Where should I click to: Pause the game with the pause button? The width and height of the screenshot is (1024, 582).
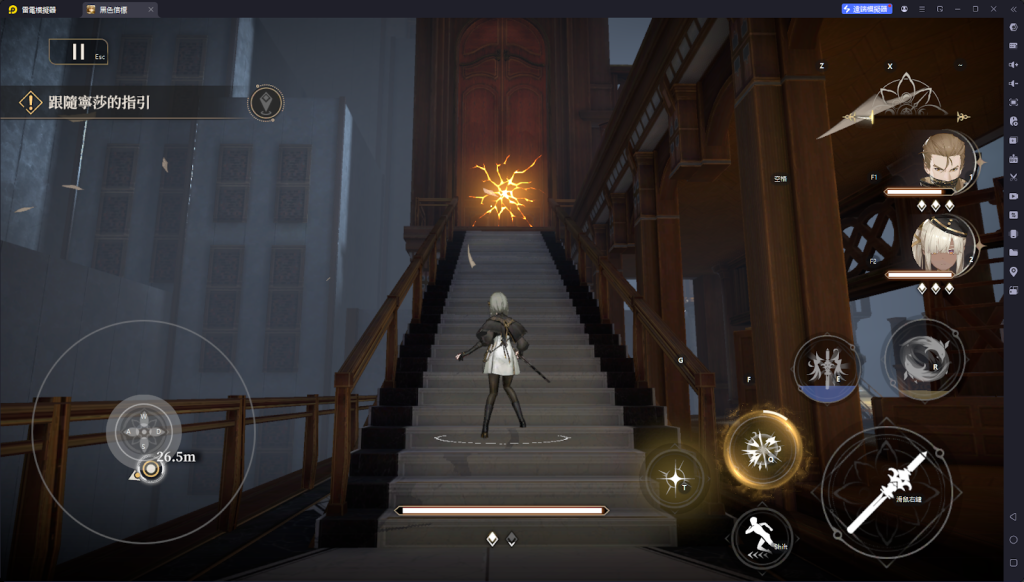point(78,51)
